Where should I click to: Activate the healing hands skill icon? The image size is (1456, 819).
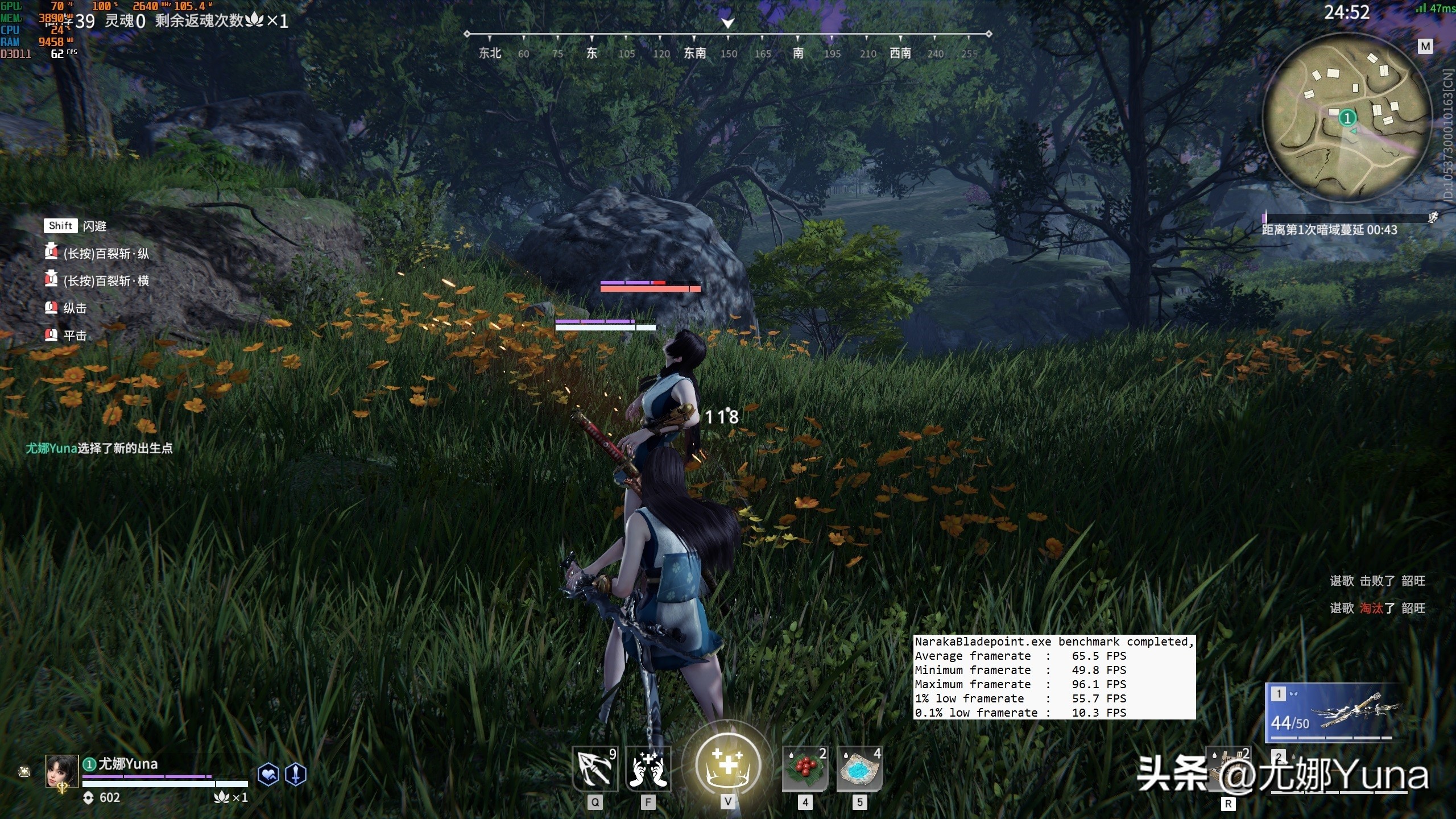(x=648, y=768)
